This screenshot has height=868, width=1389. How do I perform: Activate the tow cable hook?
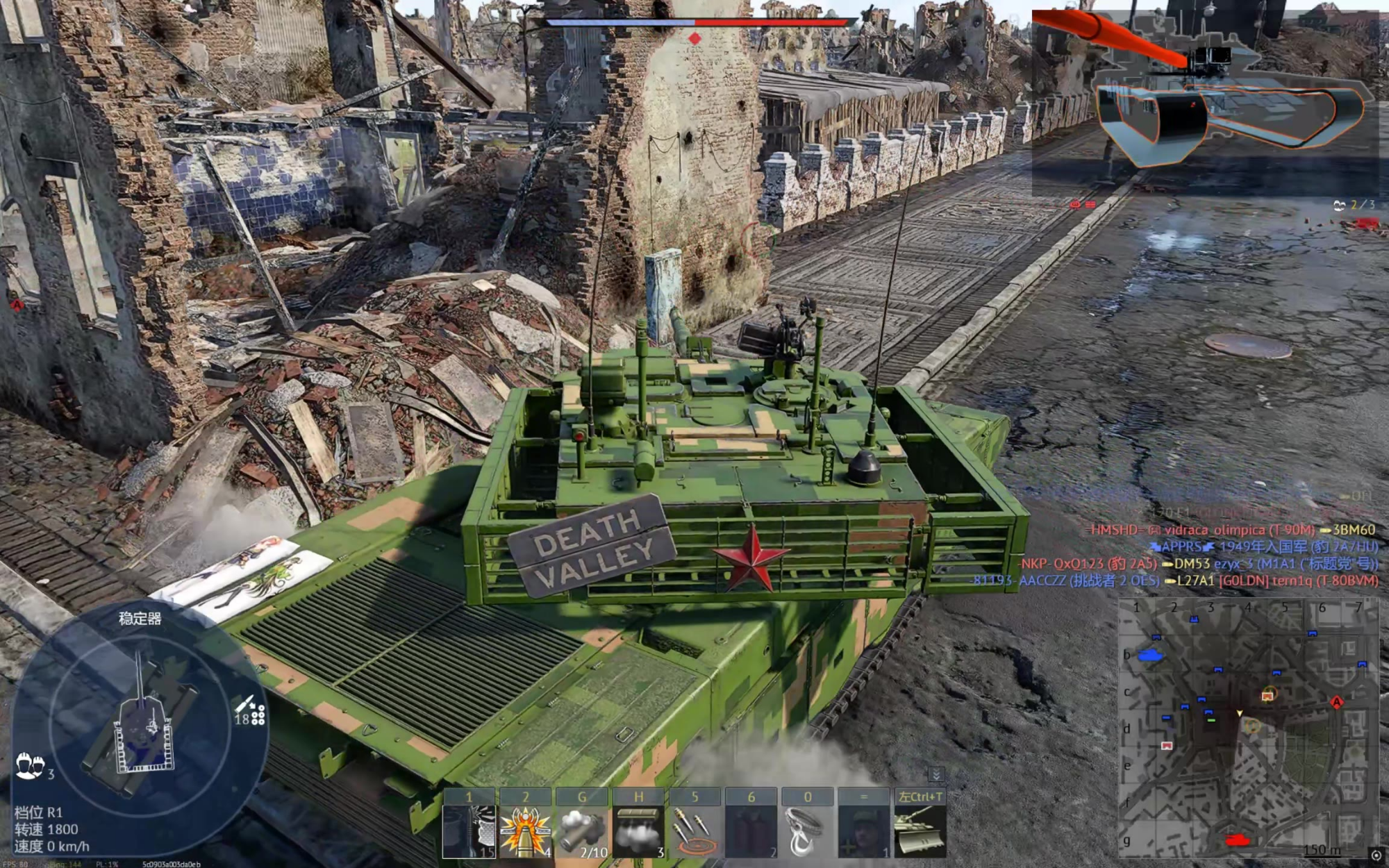[x=808, y=830]
